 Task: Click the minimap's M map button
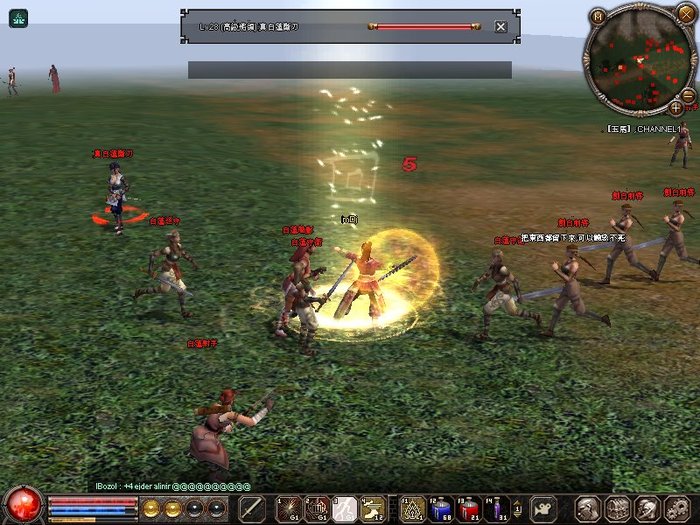[x=598, y=17]
